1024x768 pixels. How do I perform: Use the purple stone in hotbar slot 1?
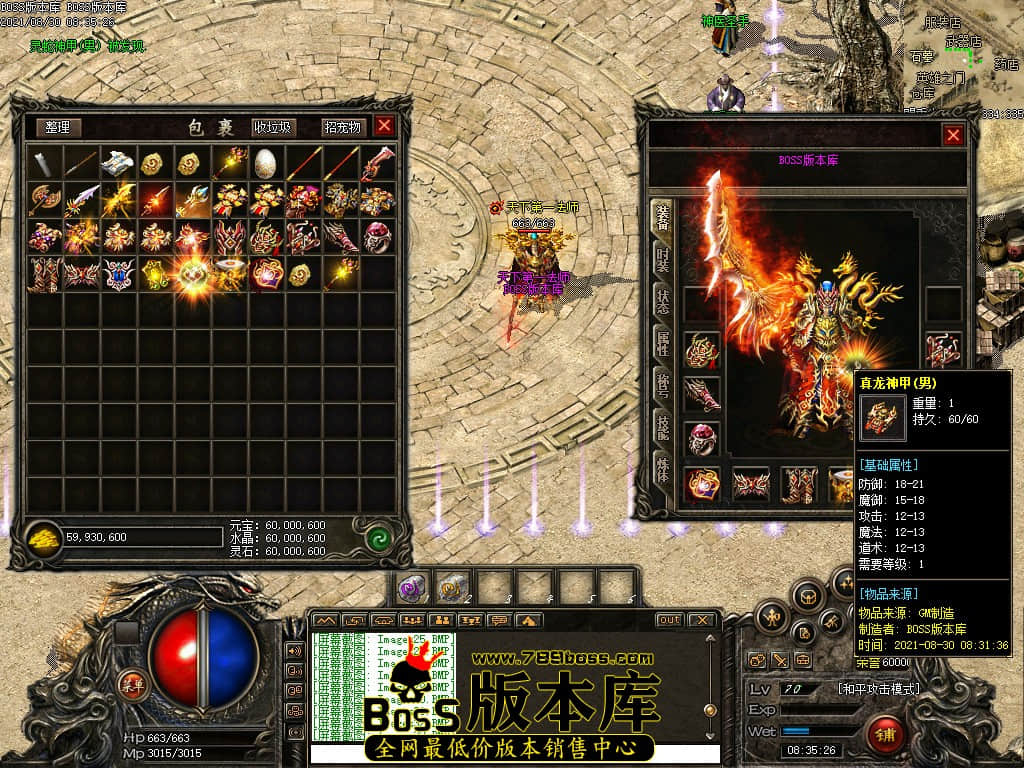point(411,586)
